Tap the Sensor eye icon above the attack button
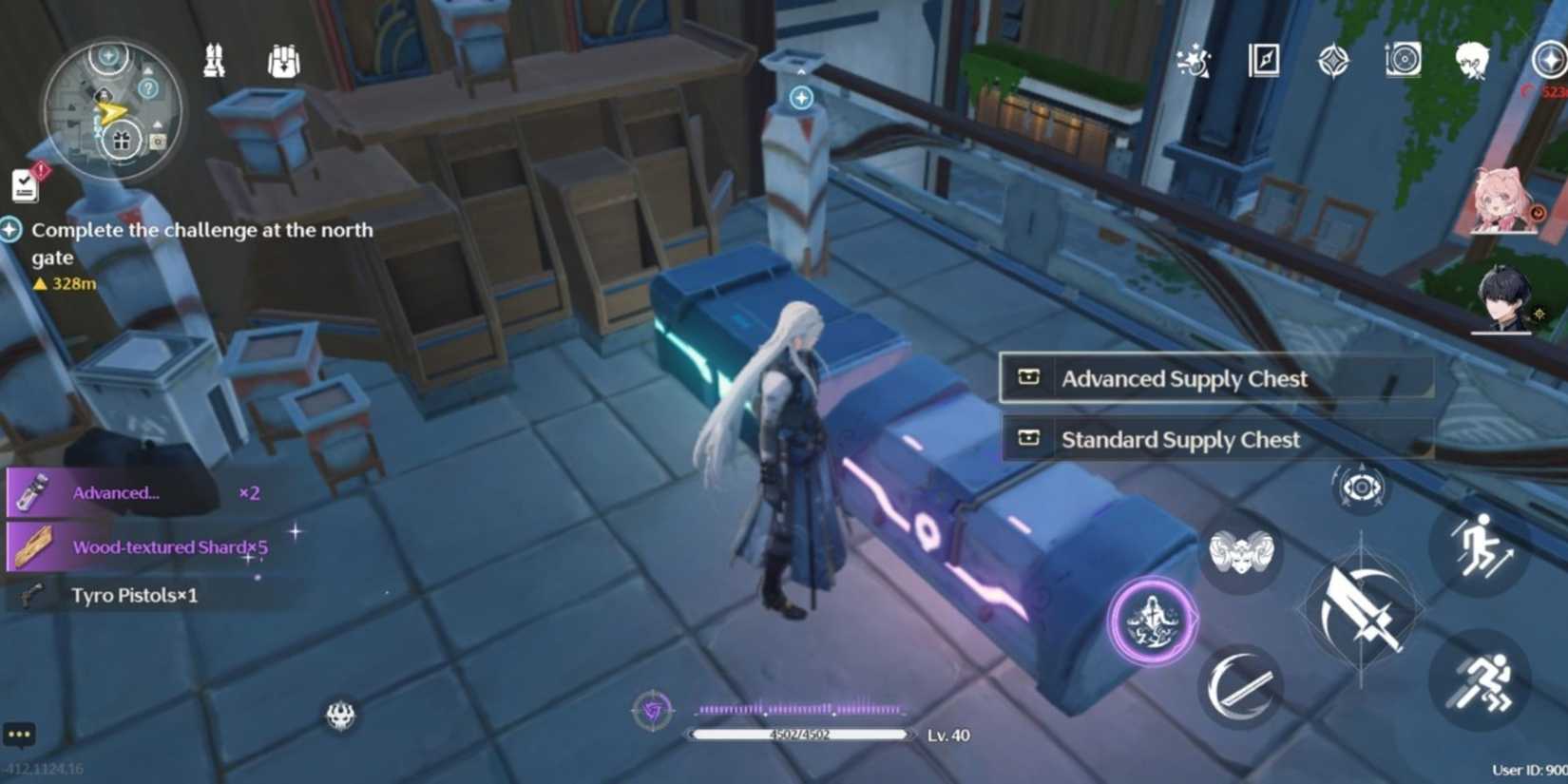The height and width of the screenshot is (784, 1568). 1361,489
